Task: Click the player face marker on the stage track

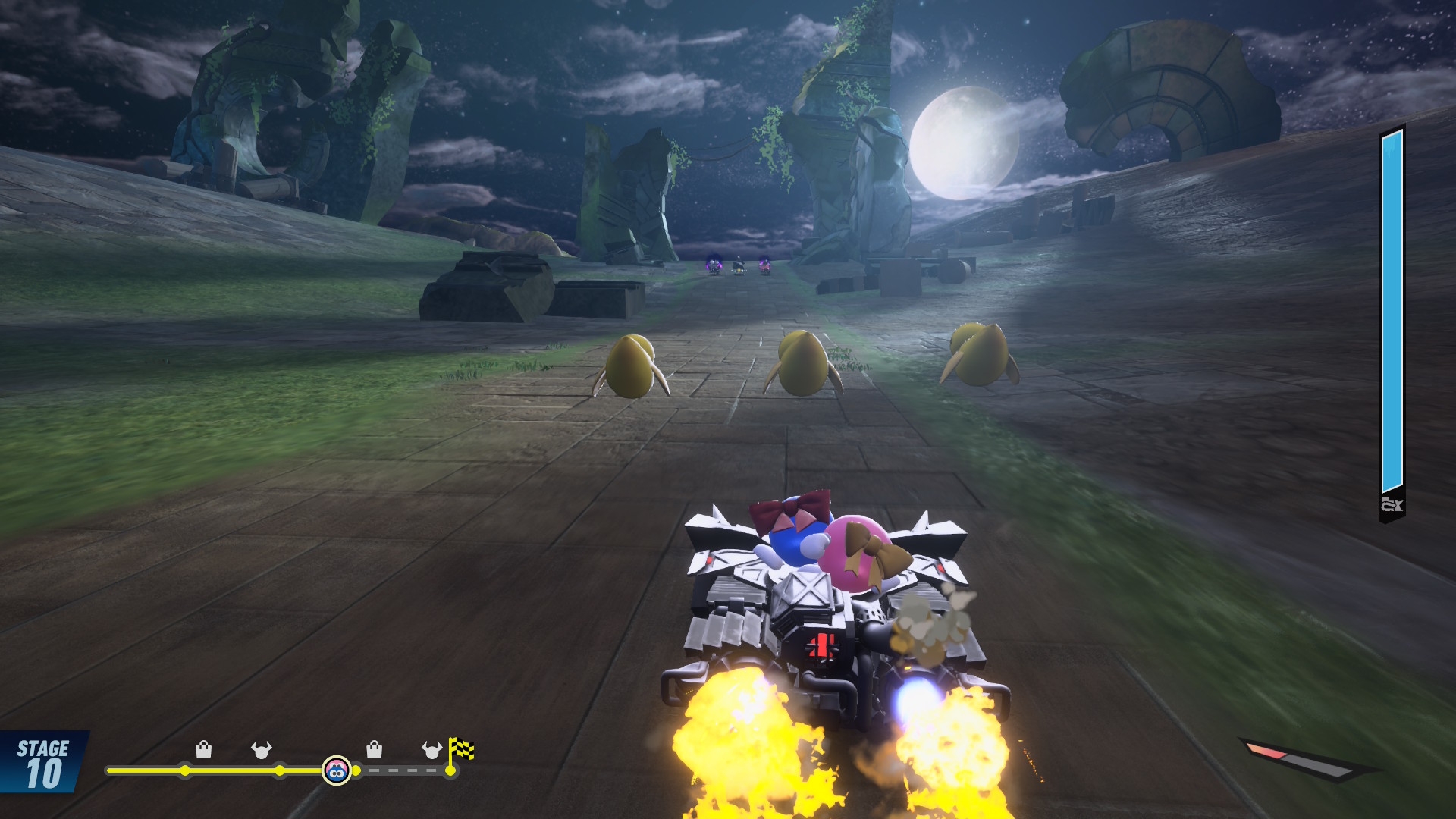Action: (x=337, y=770)
